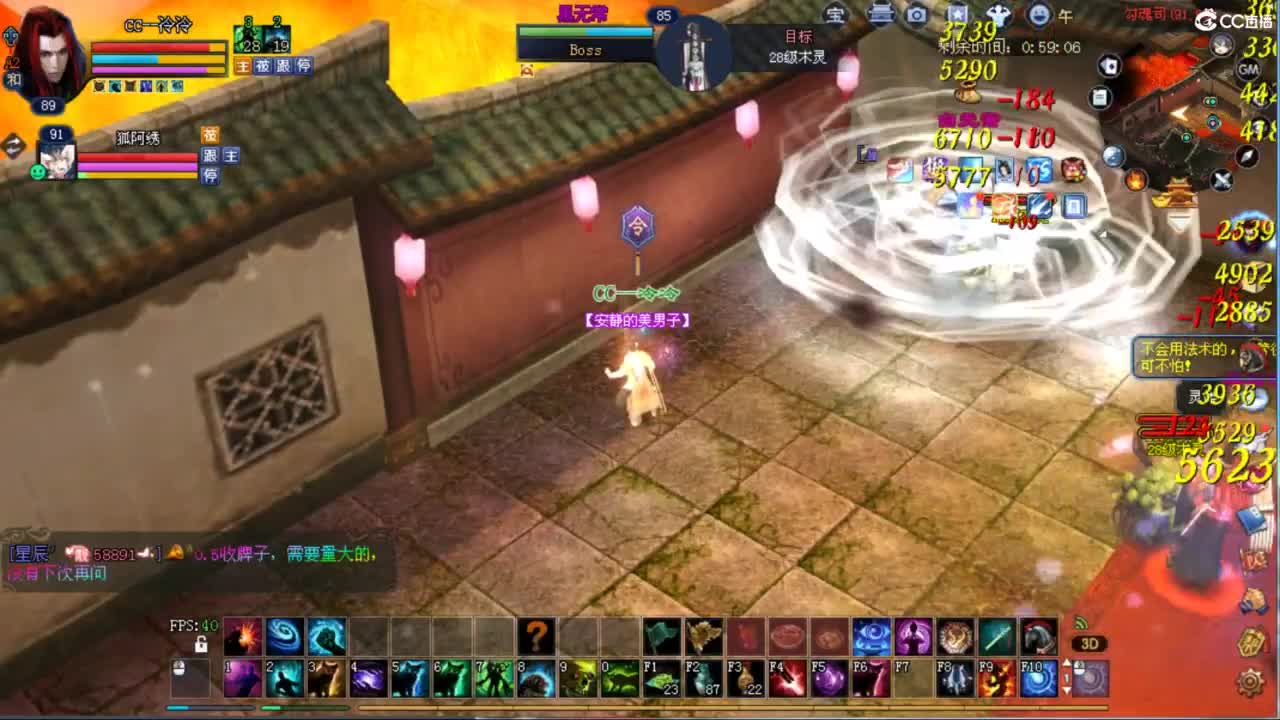Click the camera screenshot icon in top bar

pyautogui.click(x=916, y=14)
